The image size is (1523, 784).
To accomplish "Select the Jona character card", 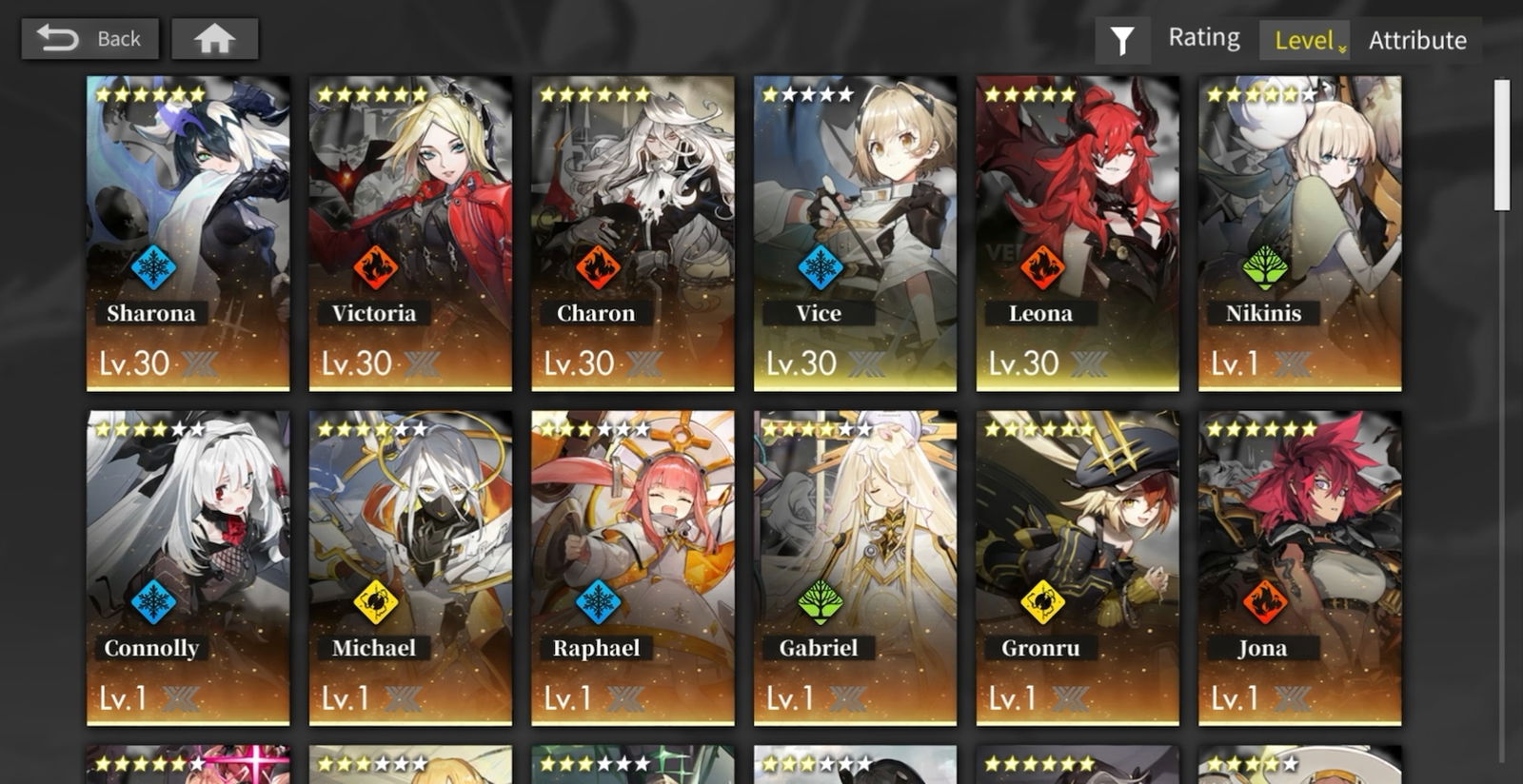I will 1299,567.
